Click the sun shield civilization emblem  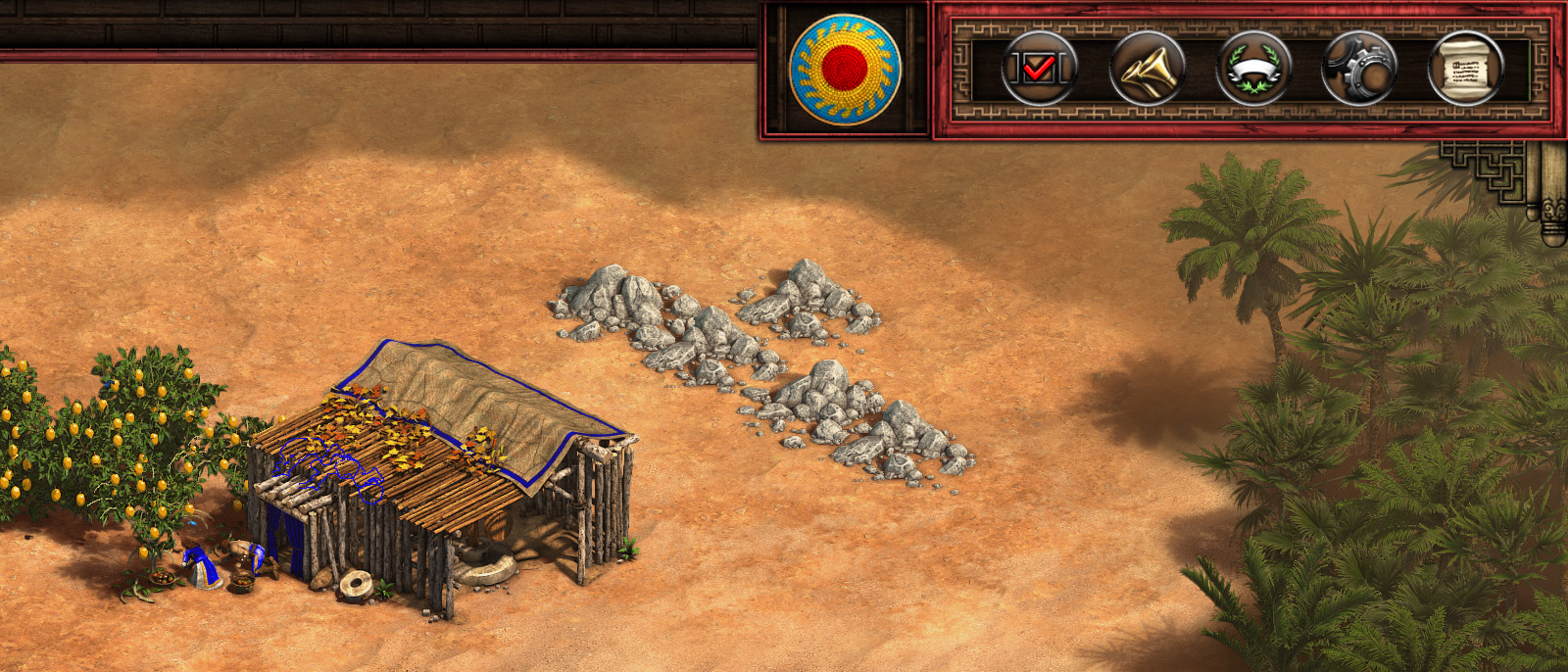[845, 69]
